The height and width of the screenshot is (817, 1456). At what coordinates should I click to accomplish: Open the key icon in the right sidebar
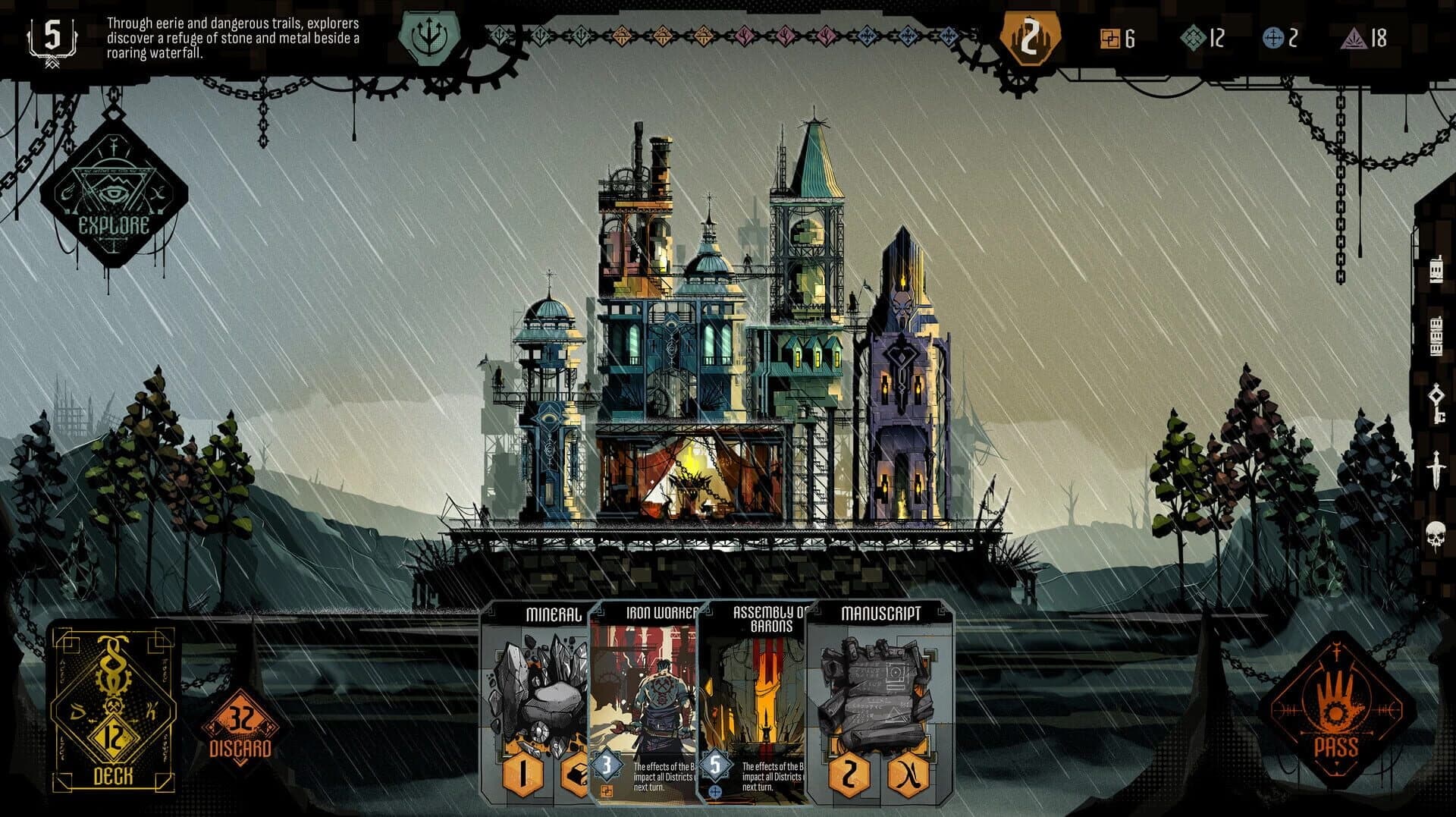[x=1436, y=404]
